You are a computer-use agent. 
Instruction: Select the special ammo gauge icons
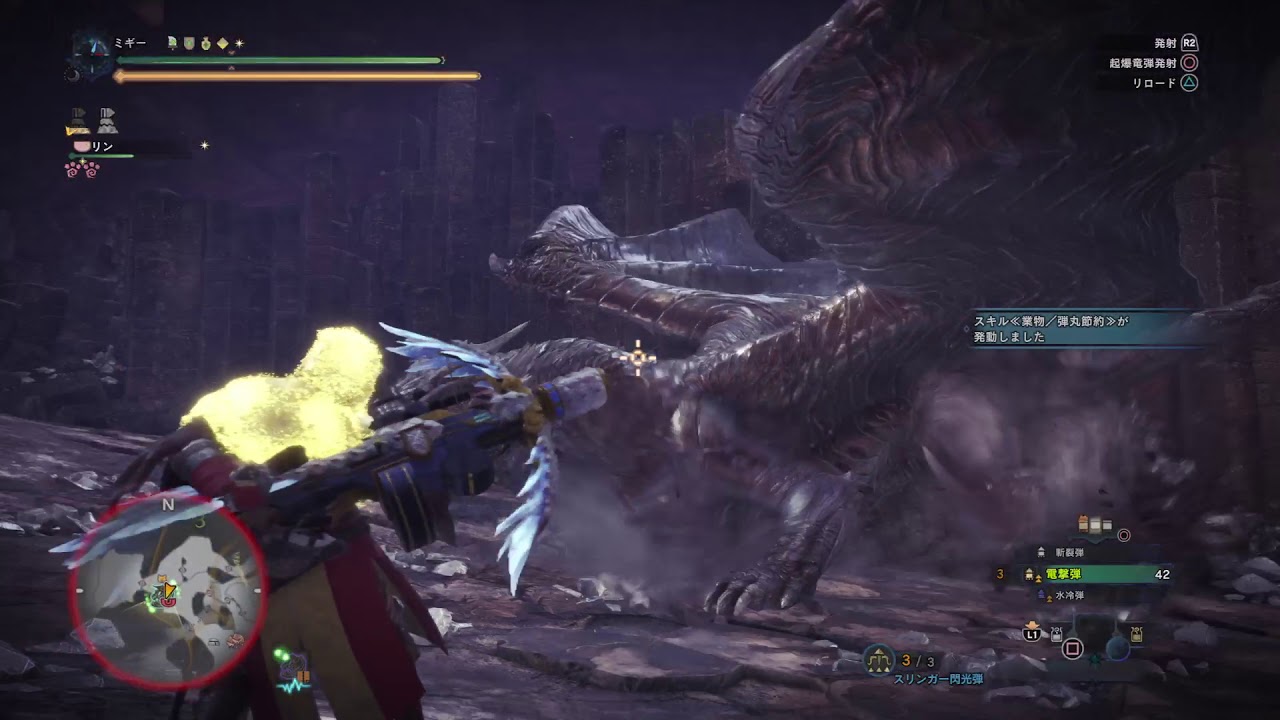[1095, 525]
